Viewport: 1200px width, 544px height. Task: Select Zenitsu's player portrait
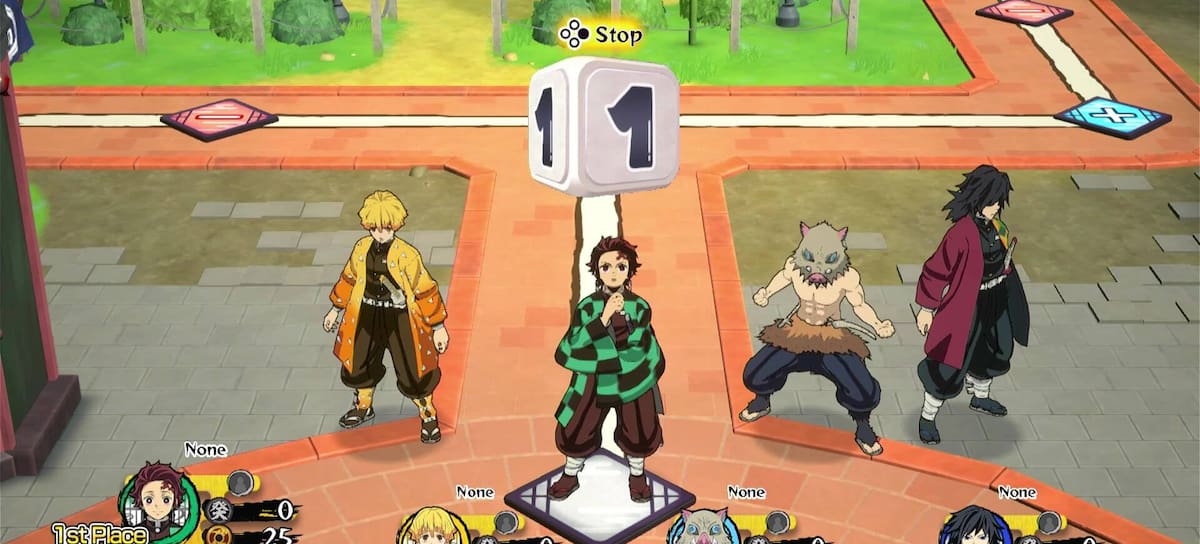coord(434,528)
